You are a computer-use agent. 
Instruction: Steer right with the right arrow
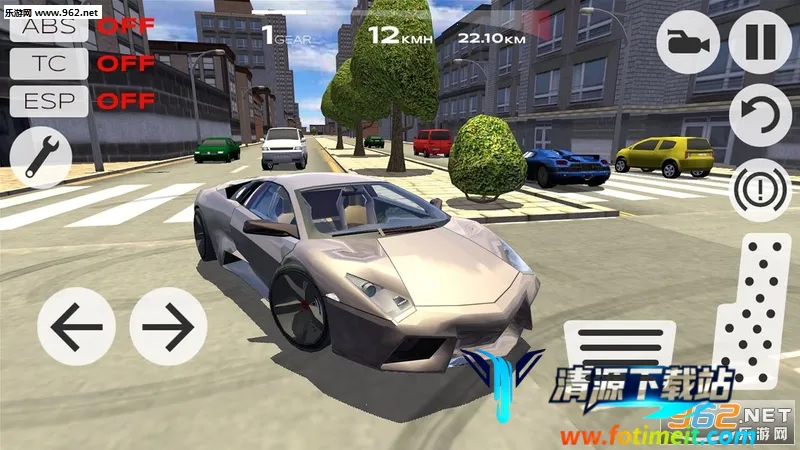[168, 326]
